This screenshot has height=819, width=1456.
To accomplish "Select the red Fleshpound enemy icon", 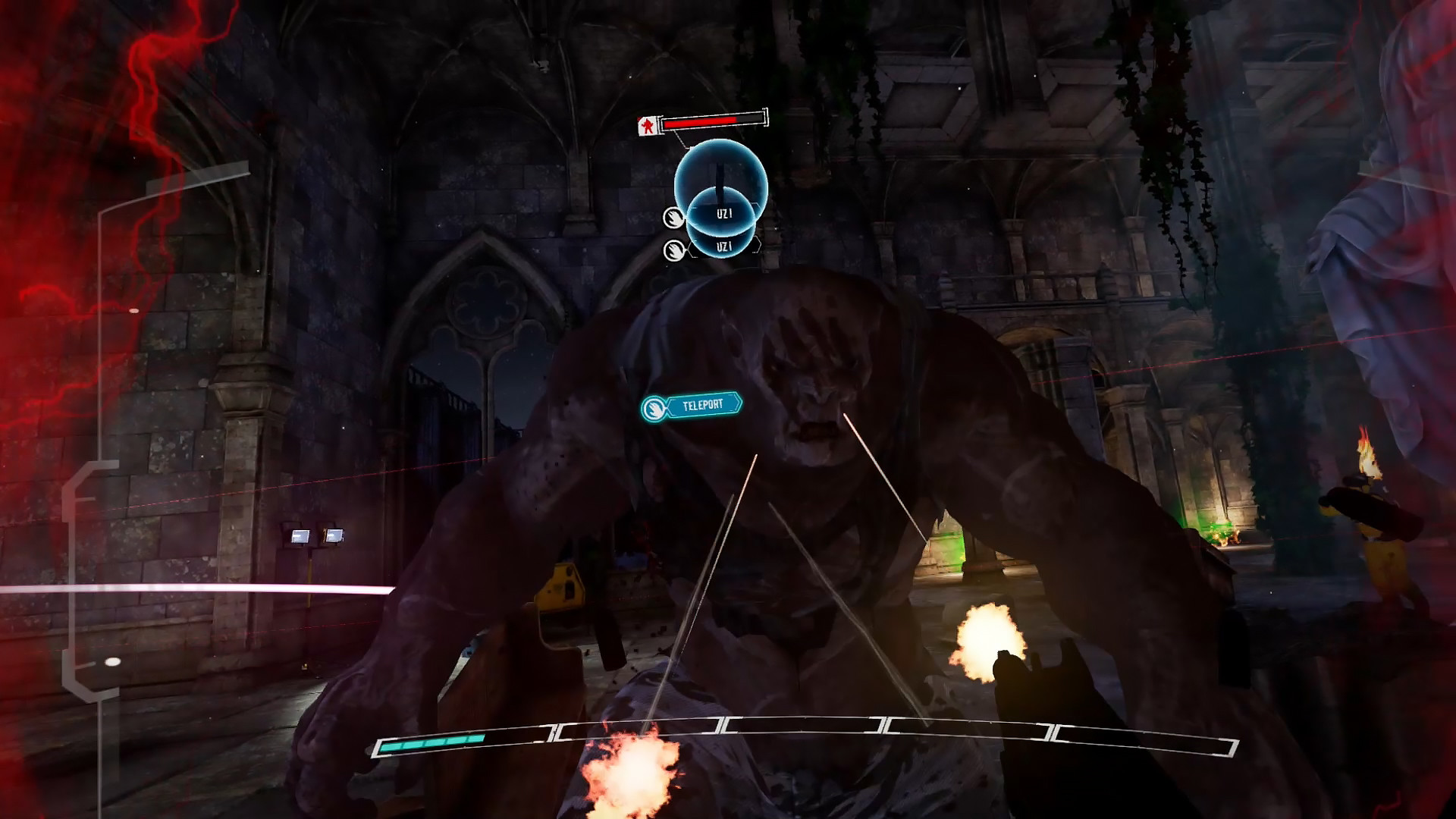I will (647, 124).
